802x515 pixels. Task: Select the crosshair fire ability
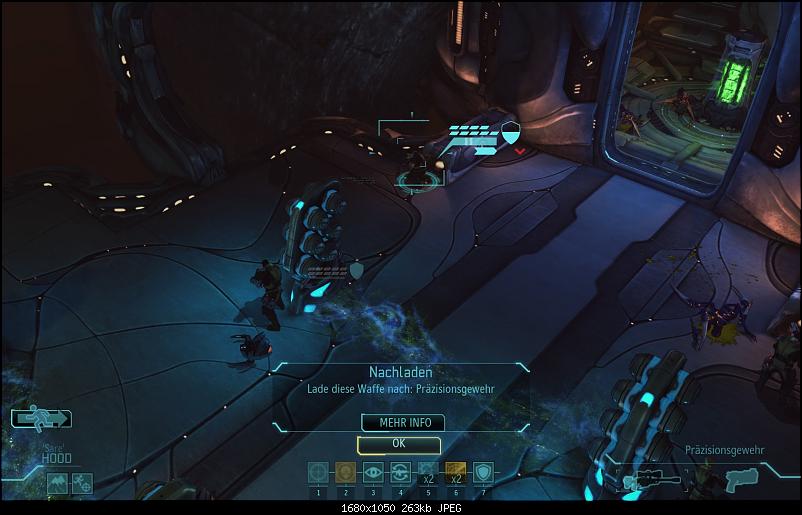click(319, 473)
